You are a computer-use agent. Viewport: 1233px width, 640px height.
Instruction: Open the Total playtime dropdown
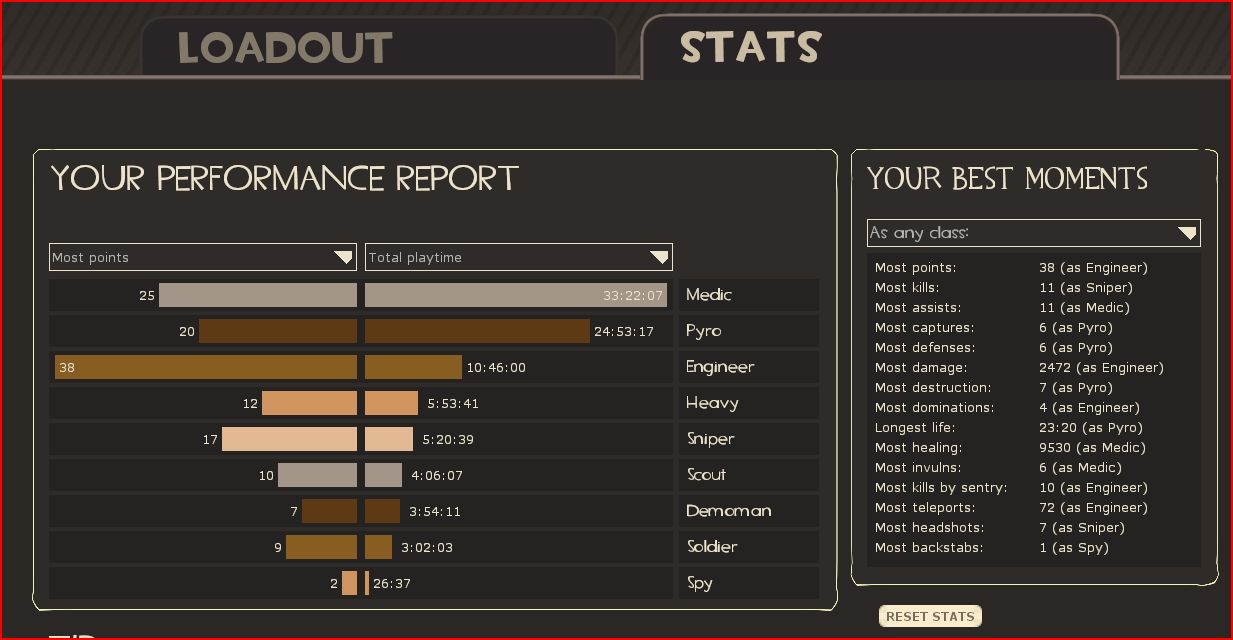point(518,257)
